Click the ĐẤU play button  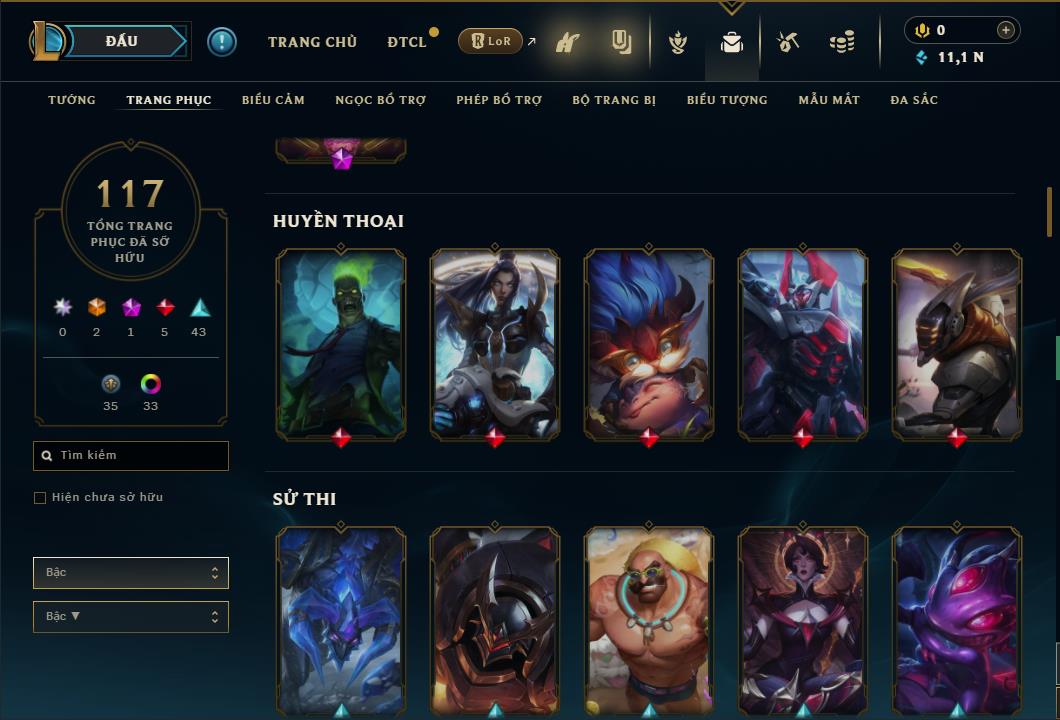pos(122,41)
